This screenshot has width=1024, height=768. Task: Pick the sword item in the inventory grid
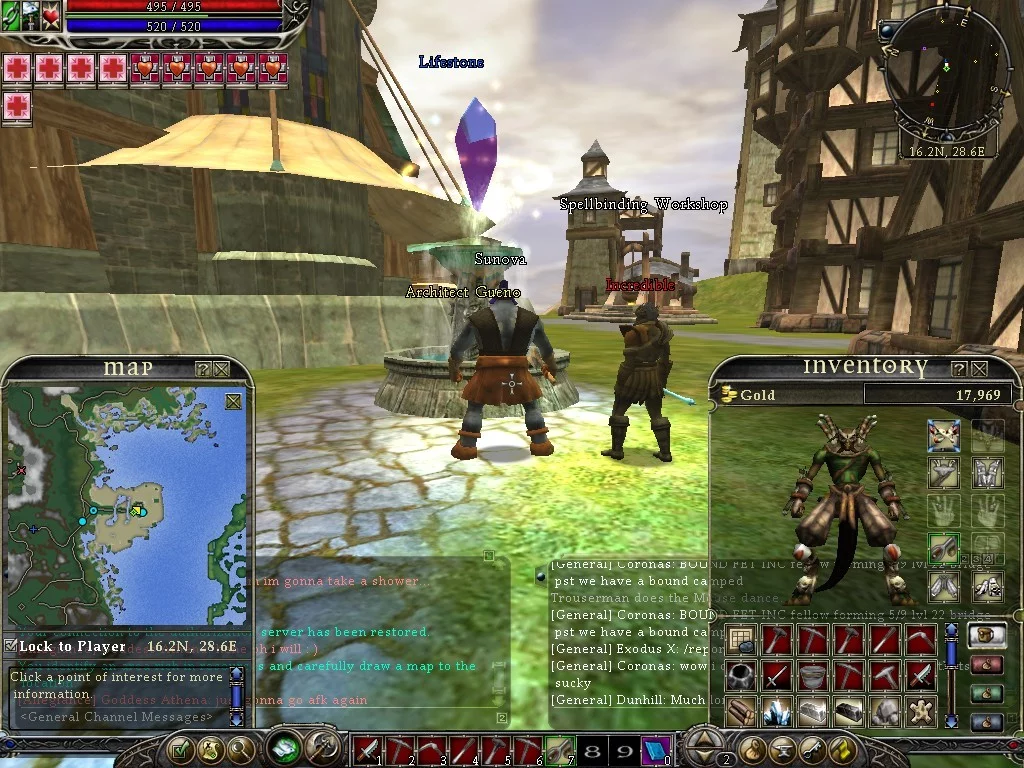[777, 676]
